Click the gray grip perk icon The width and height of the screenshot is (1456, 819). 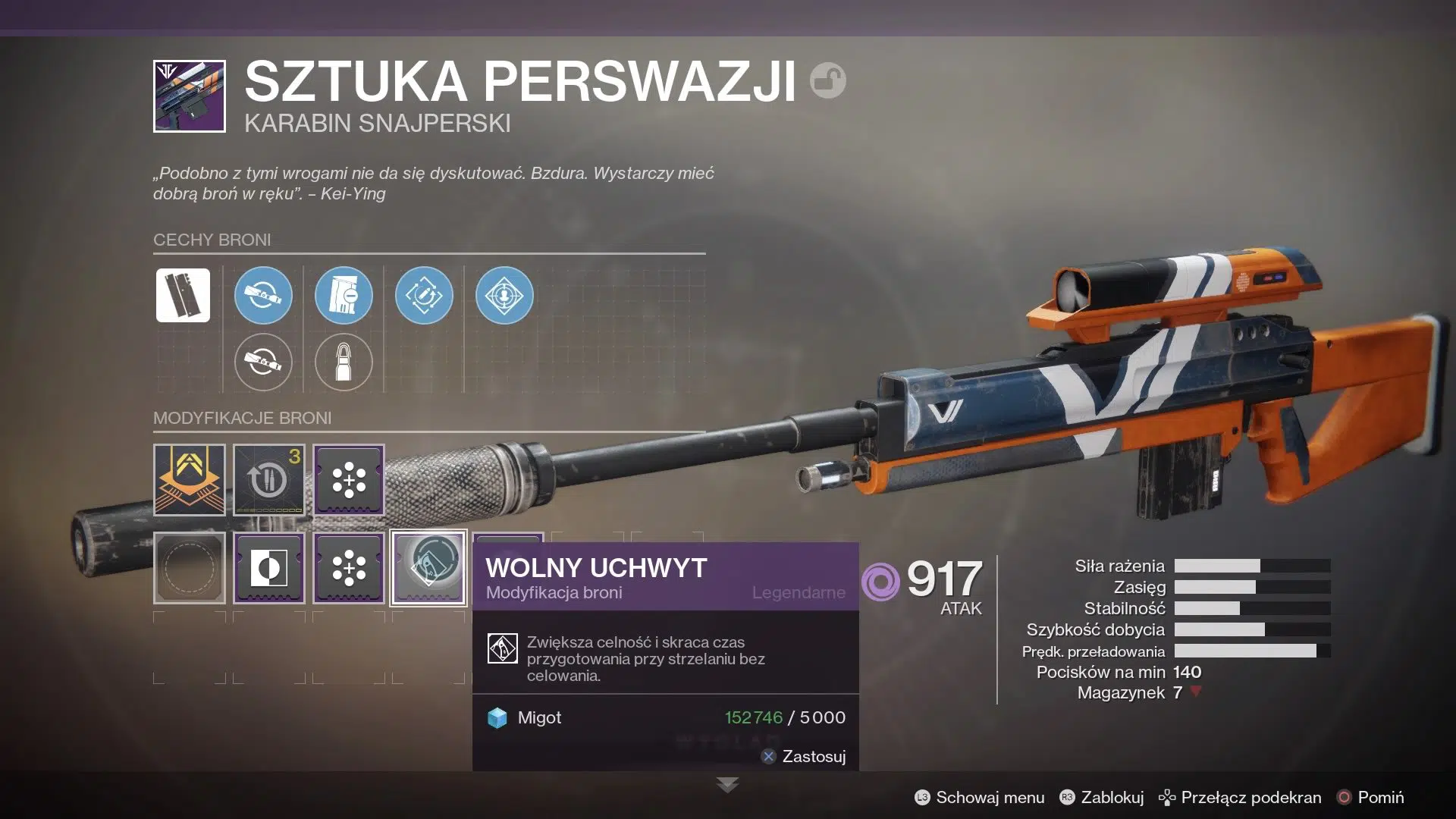344,362
